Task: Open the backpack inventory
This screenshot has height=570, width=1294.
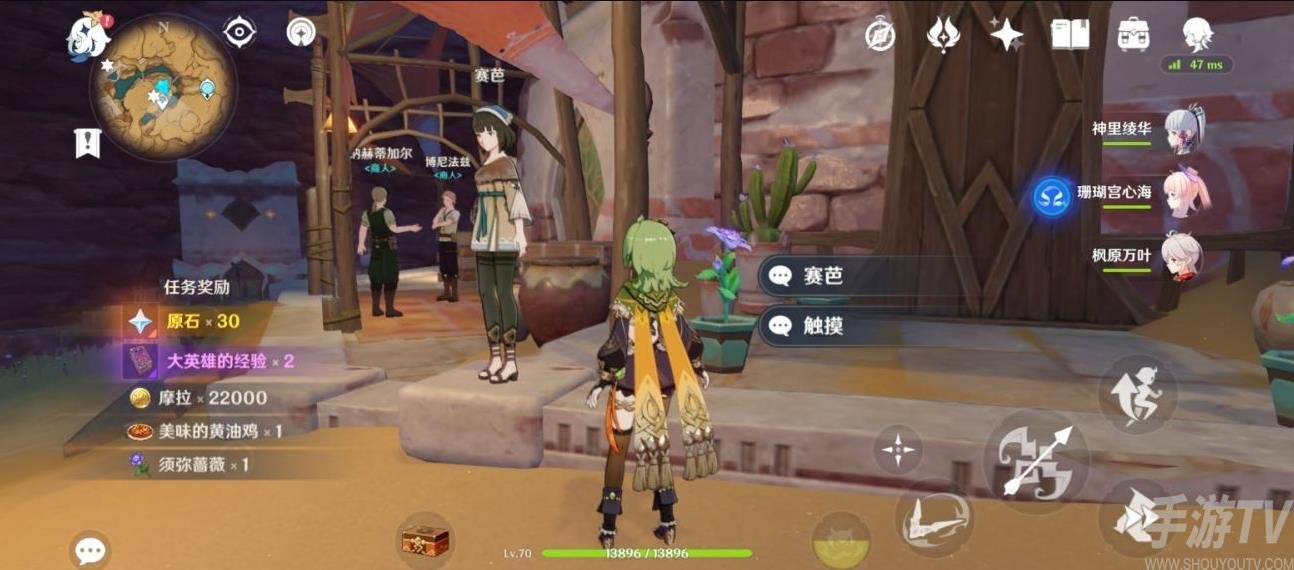Action: tap(1133, 34)
